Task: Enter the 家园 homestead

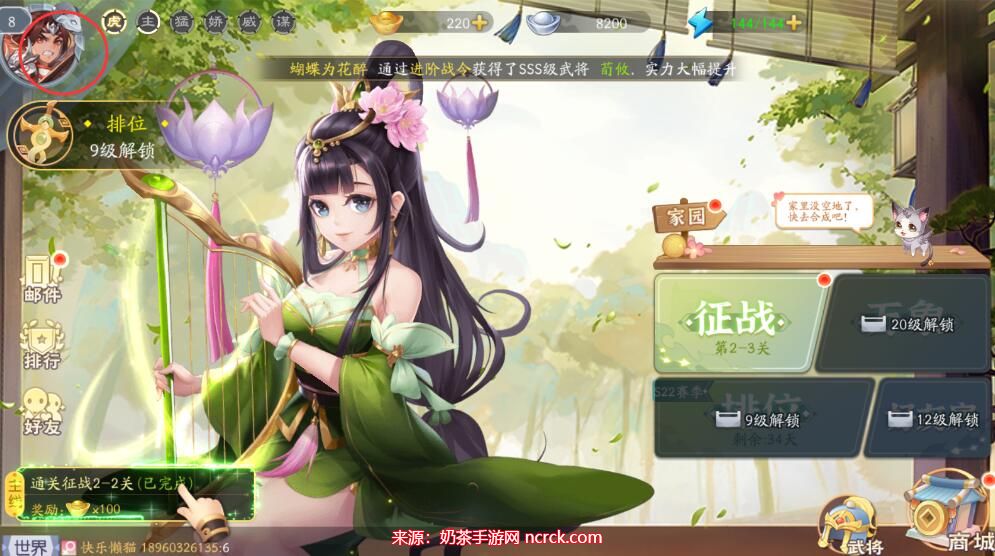Action: [681, 216]
